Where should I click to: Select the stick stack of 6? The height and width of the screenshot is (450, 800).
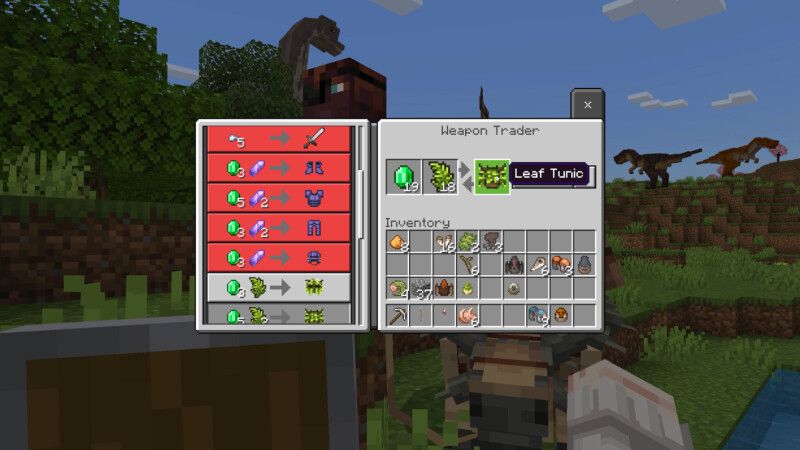click(x=468, y=265)
